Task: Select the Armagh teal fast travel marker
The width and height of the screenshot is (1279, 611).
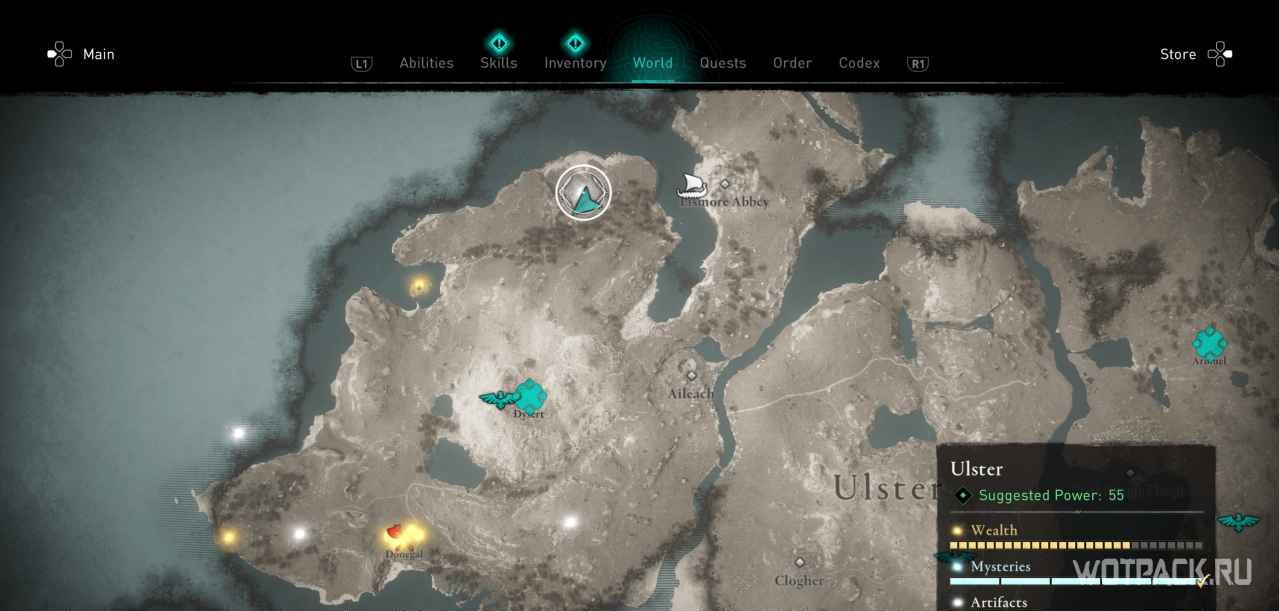Action: (x=1209, y=343)
